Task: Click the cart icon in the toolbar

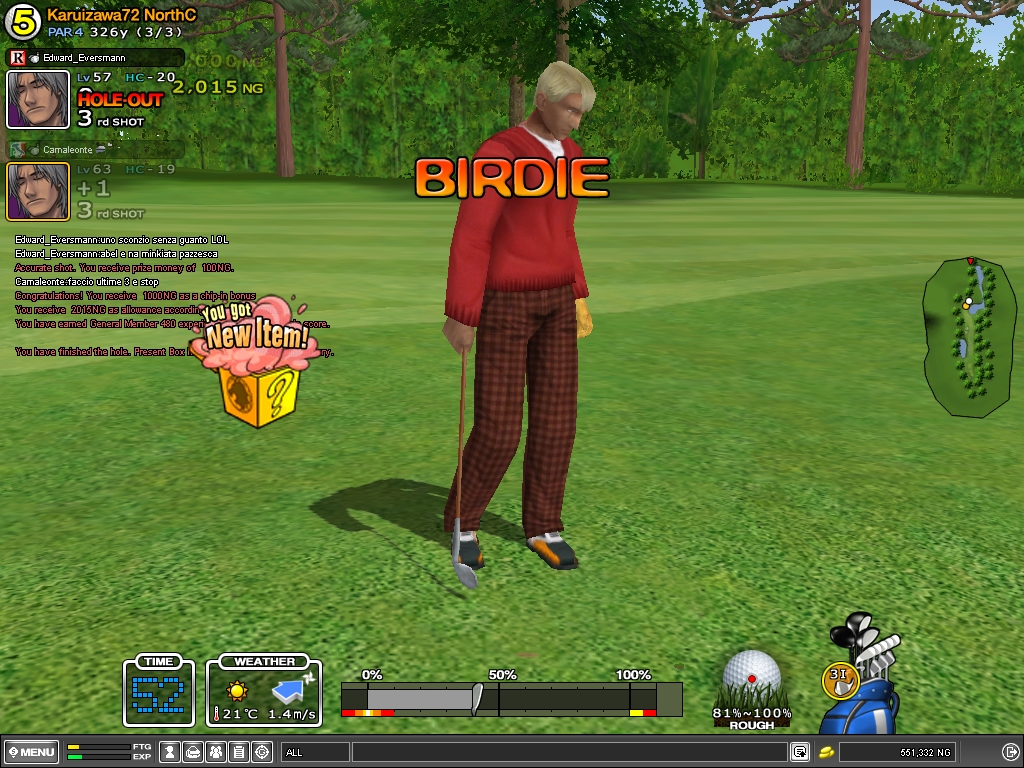Action: click(194, 752)
